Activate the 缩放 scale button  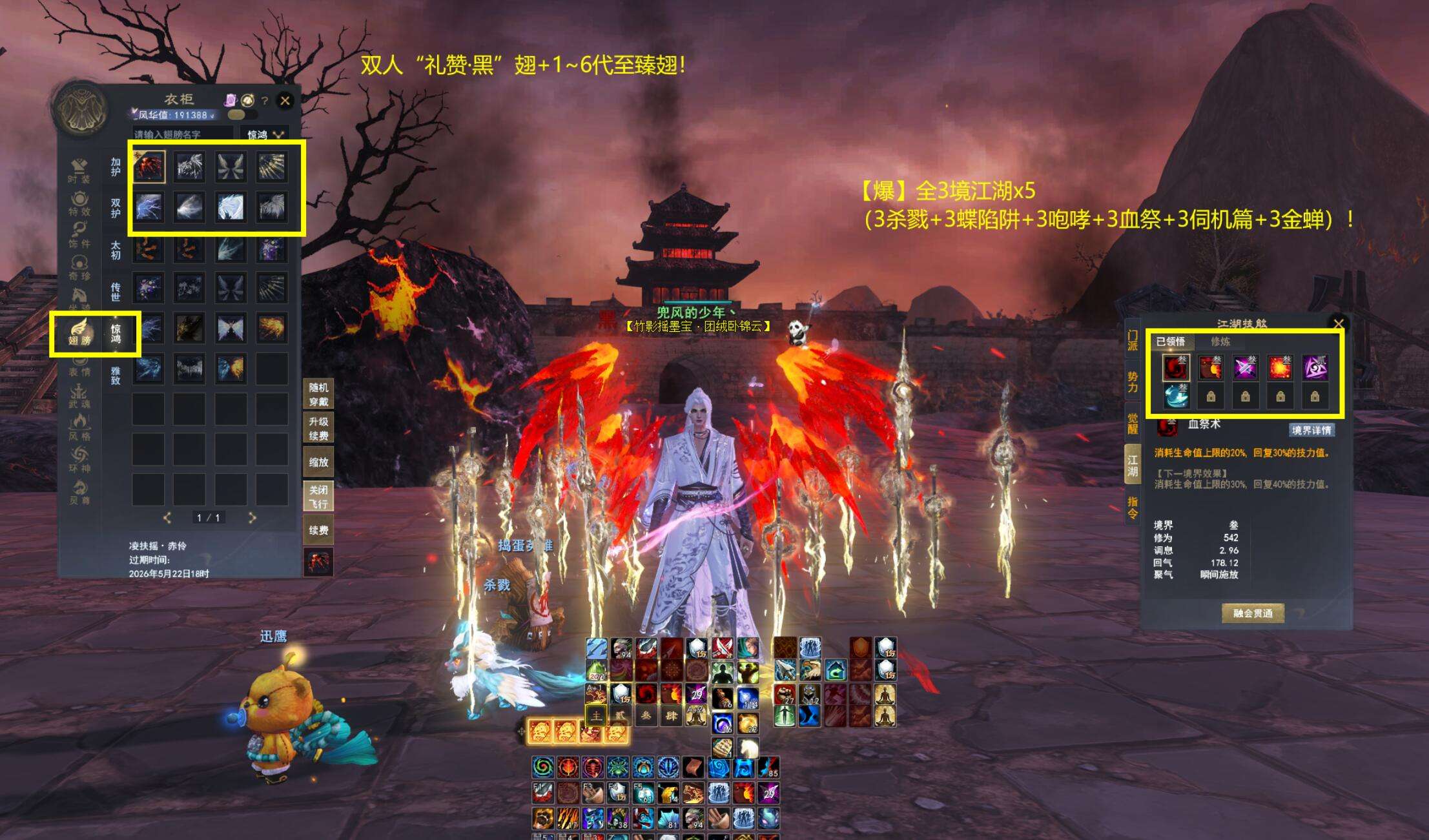coord(318,462)
